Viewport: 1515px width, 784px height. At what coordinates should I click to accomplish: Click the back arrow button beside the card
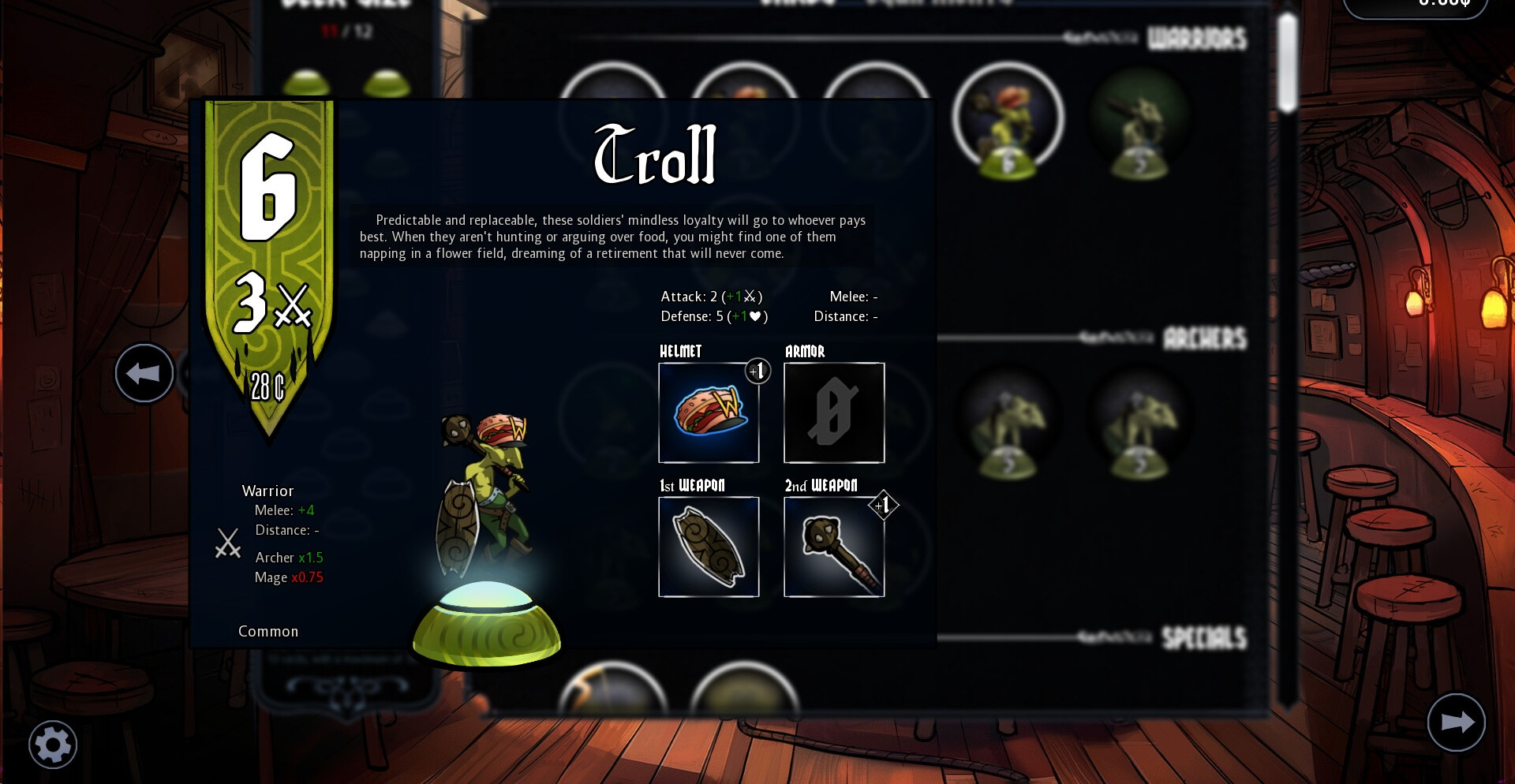pyautogui.click(x=144, y=373)
